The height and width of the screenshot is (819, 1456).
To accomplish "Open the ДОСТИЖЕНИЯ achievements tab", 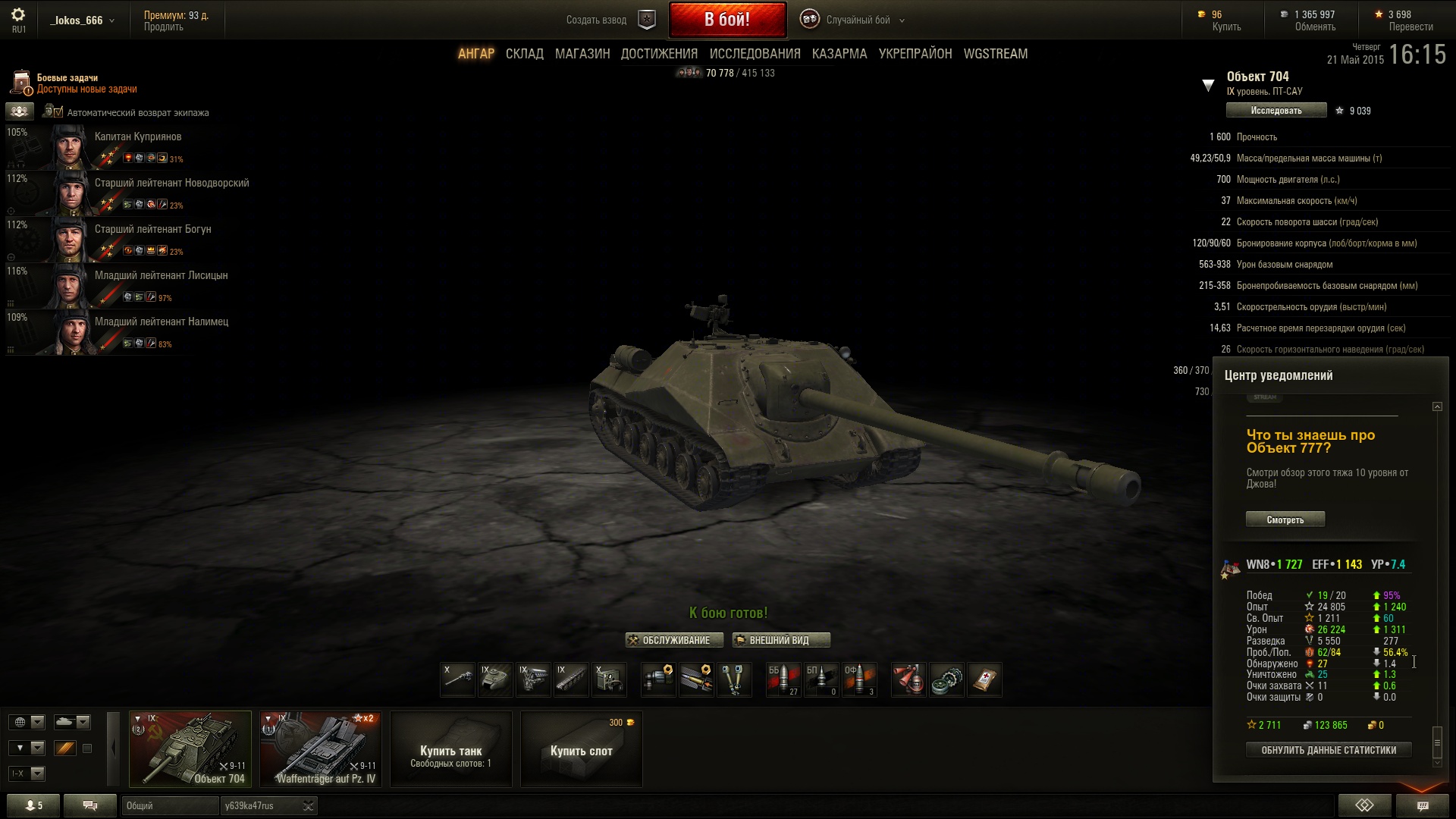I will [658, 54].
